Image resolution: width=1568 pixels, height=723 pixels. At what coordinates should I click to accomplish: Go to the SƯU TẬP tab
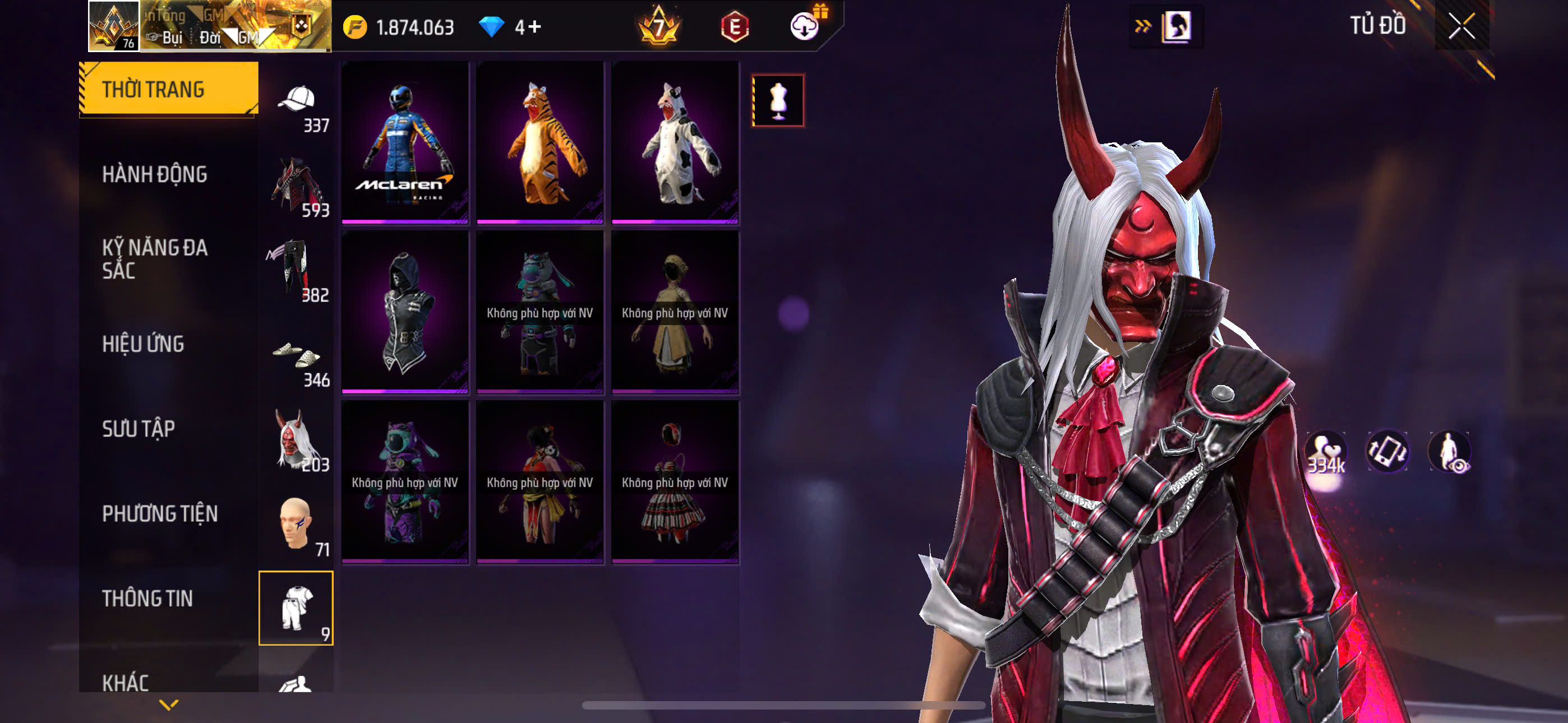pyautogui.click(x=138, y=429)
